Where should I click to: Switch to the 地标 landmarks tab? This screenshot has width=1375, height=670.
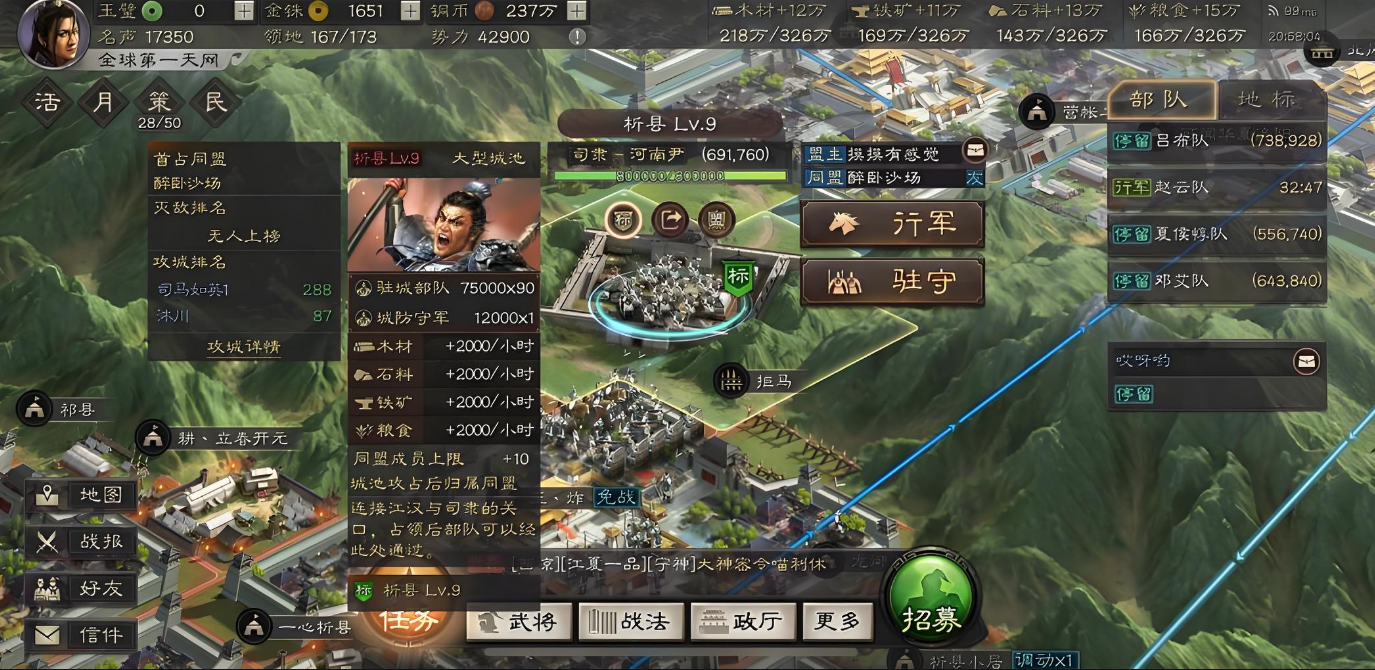pos(1267,99)
